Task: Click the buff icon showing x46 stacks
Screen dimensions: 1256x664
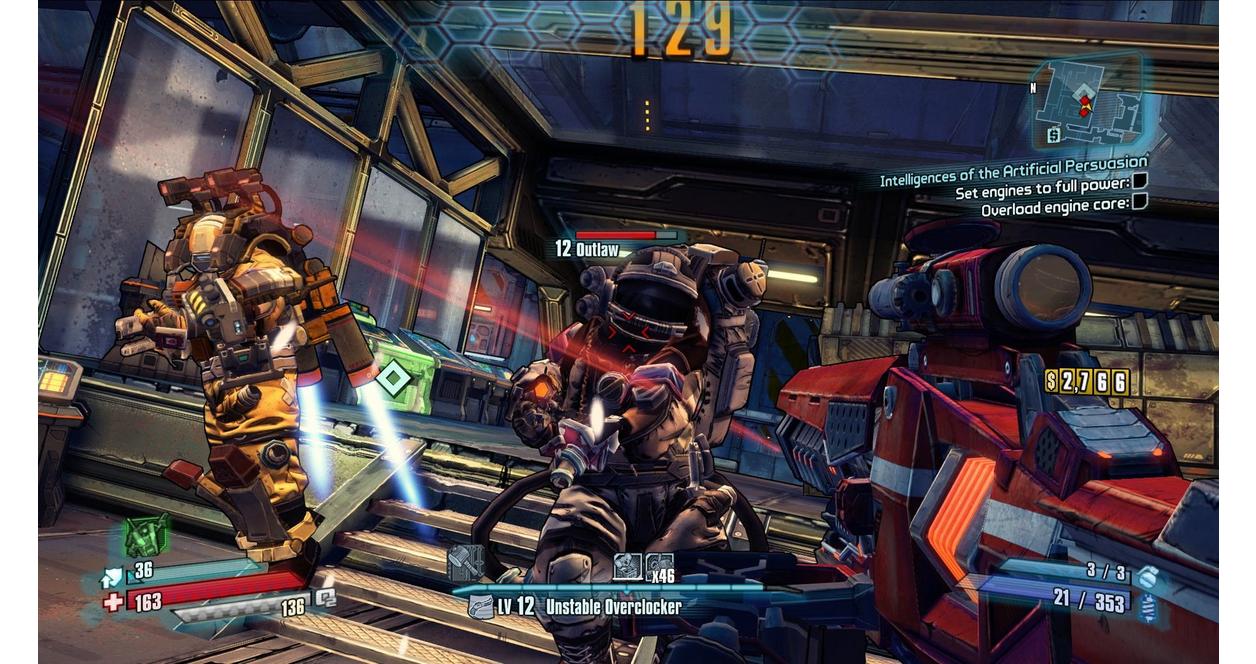Action: (659, 567)
